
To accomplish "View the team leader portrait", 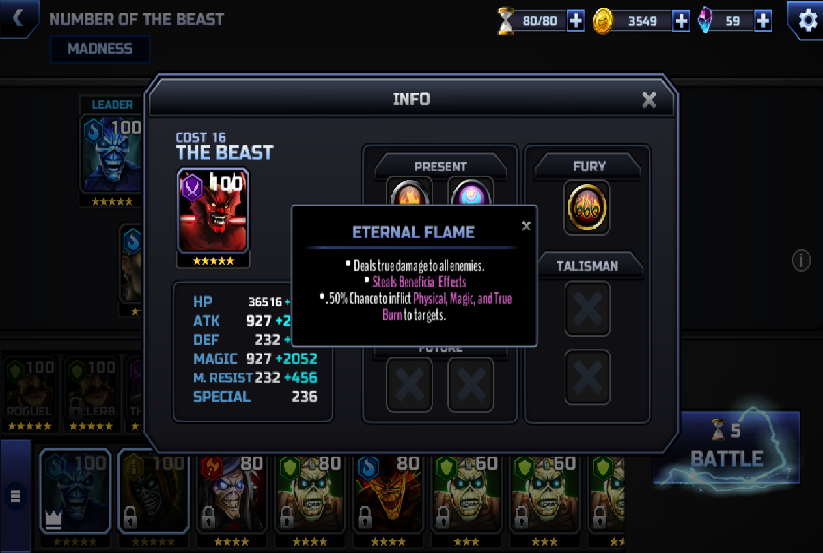I will pyautogui.click(x=111, y=152).
